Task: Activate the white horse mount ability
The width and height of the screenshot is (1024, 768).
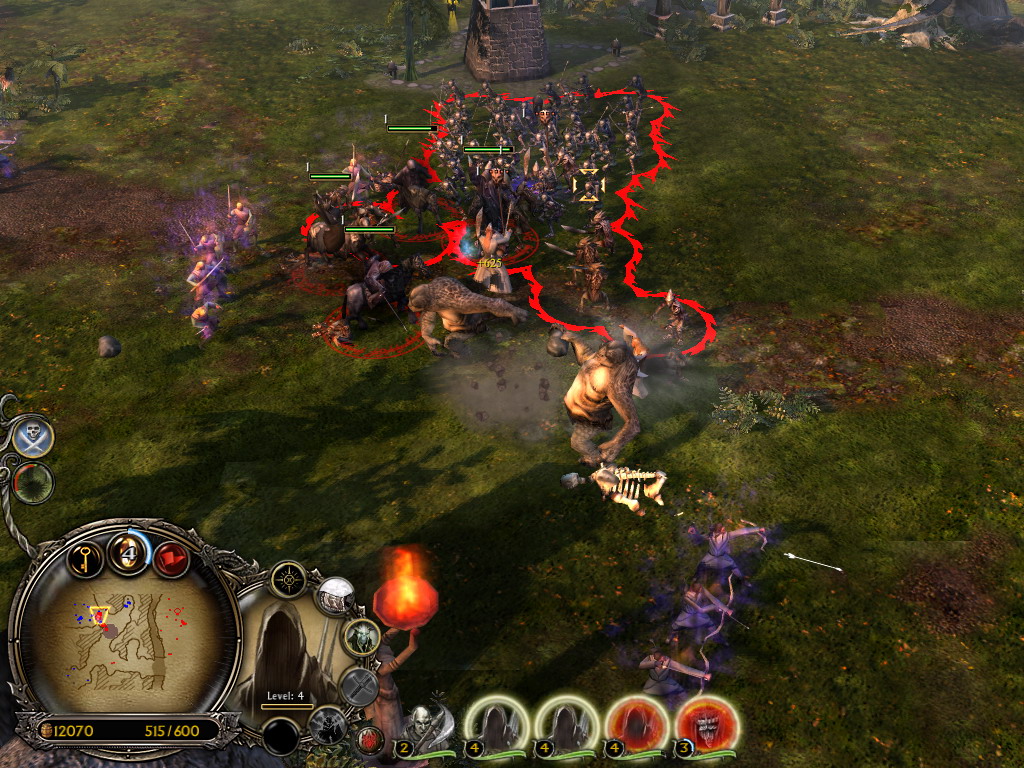Action: pos(336,596)
